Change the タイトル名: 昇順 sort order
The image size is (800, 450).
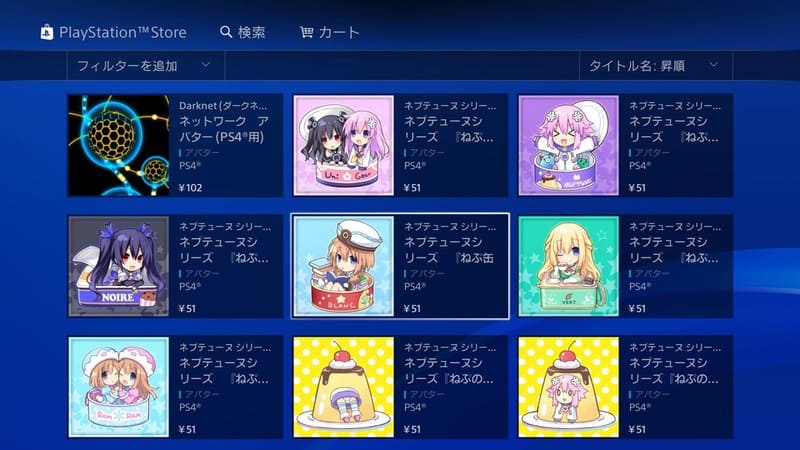pyautogui.click(x=654, y=66)
